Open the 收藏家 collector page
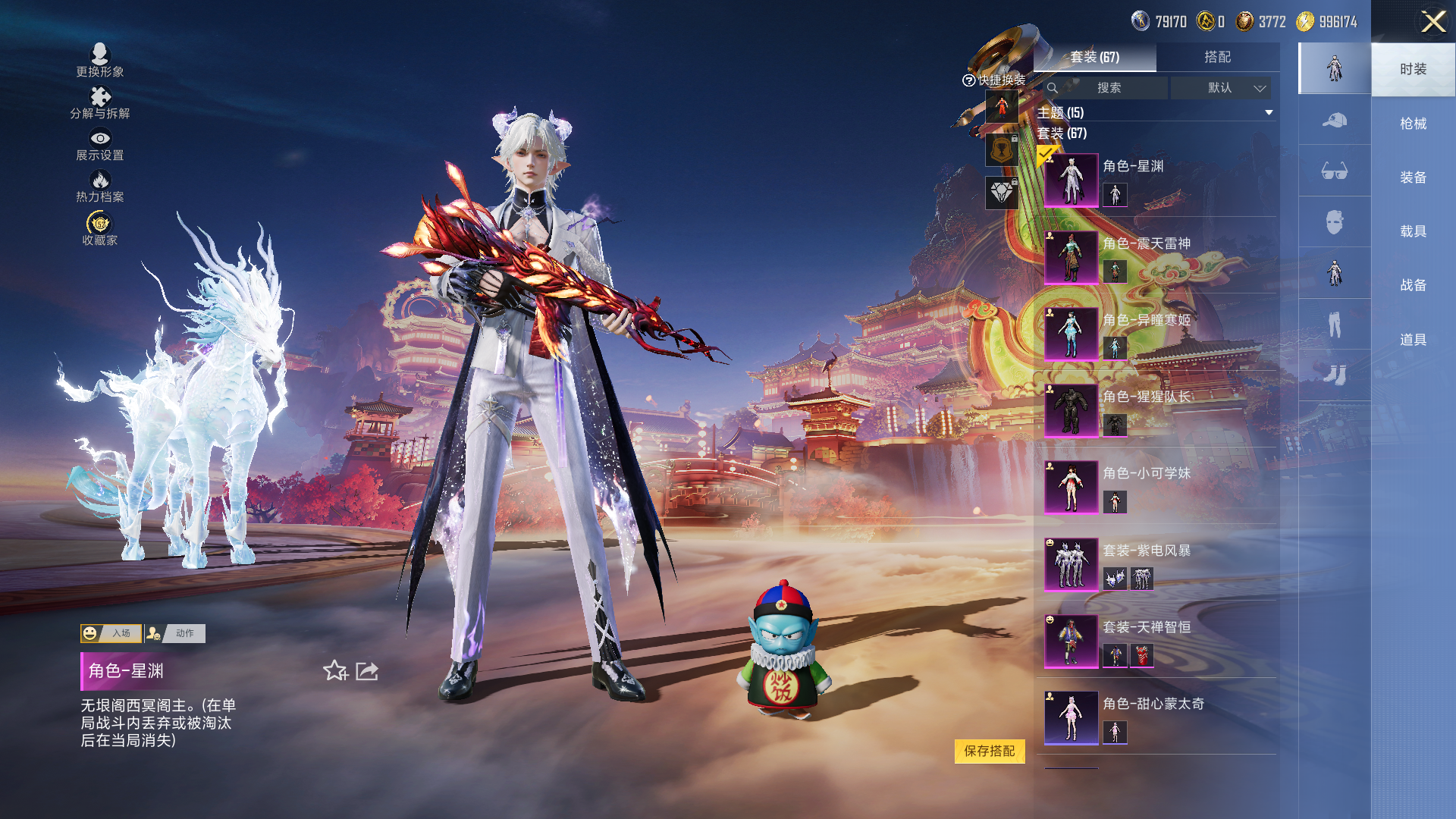1456x819 pixels. click(100, 228)
